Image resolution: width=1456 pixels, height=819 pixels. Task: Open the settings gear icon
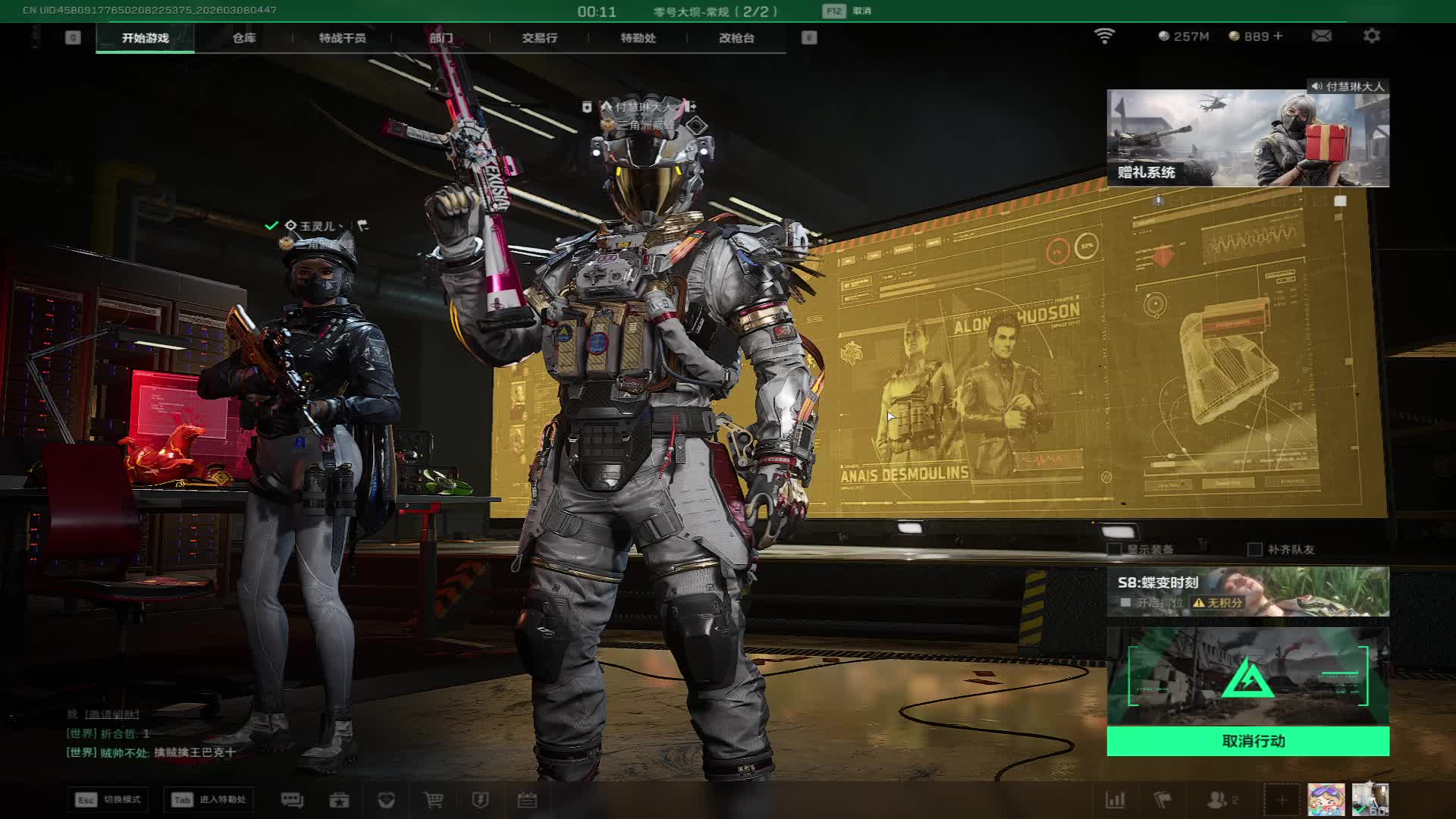[x=1371, y=36]
